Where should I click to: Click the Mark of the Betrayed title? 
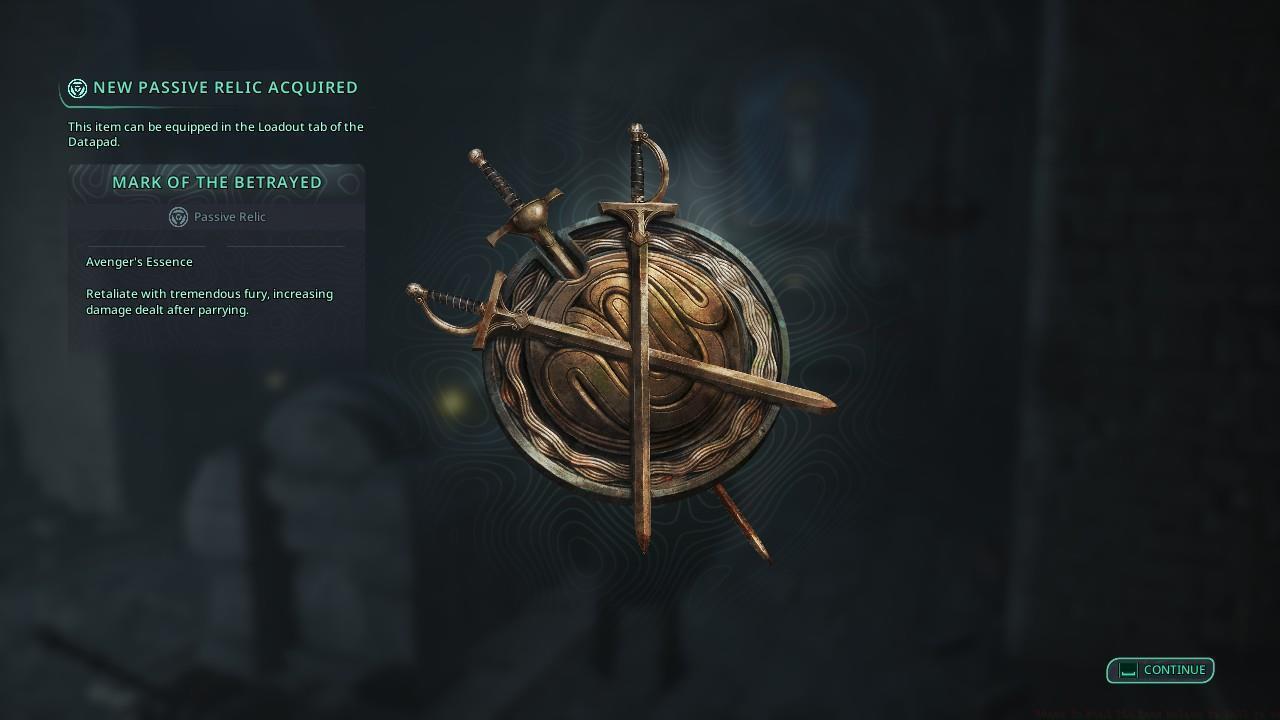pyautogui.click(x=219, y=182)
